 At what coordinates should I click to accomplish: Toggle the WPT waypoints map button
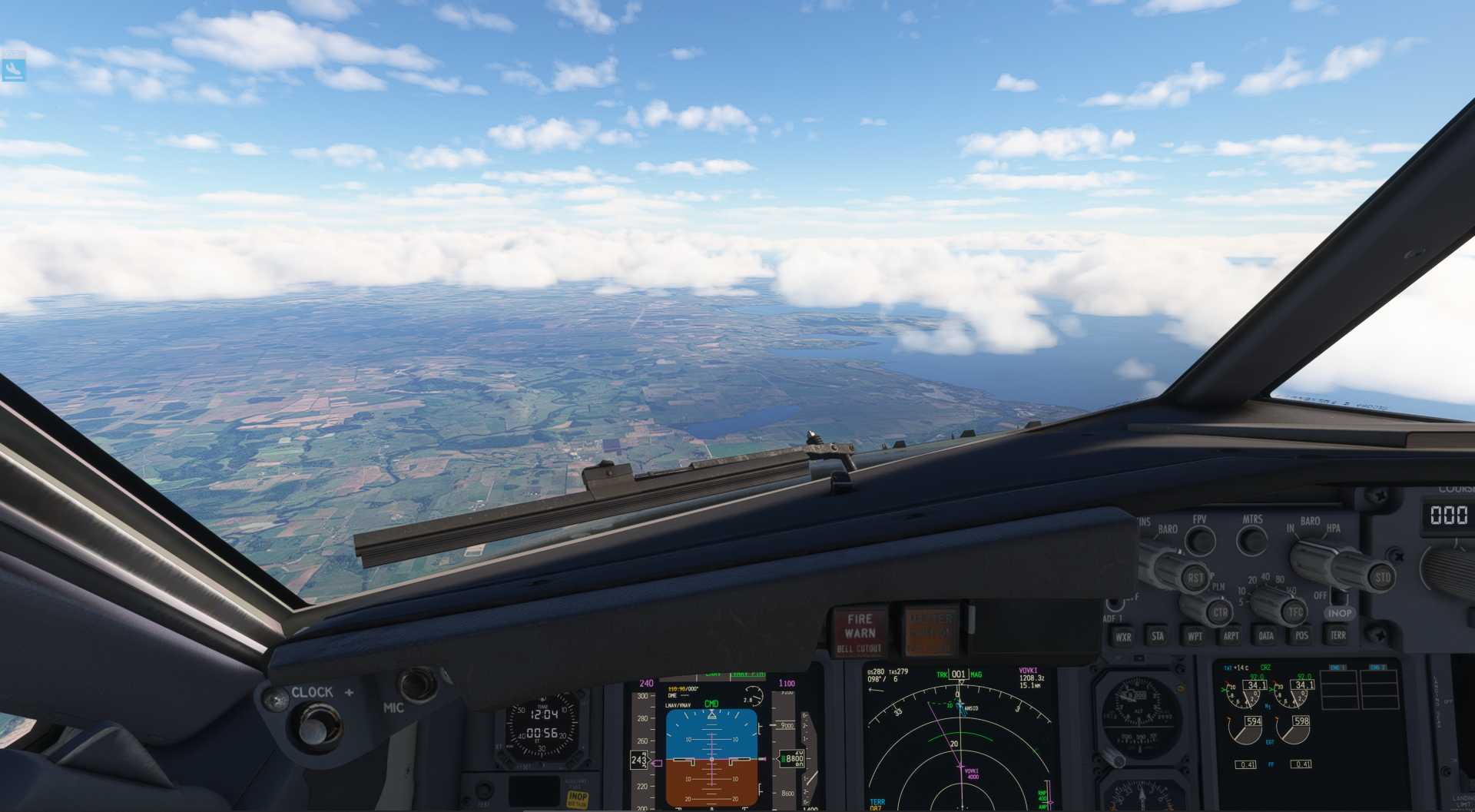pos(1195,636)
